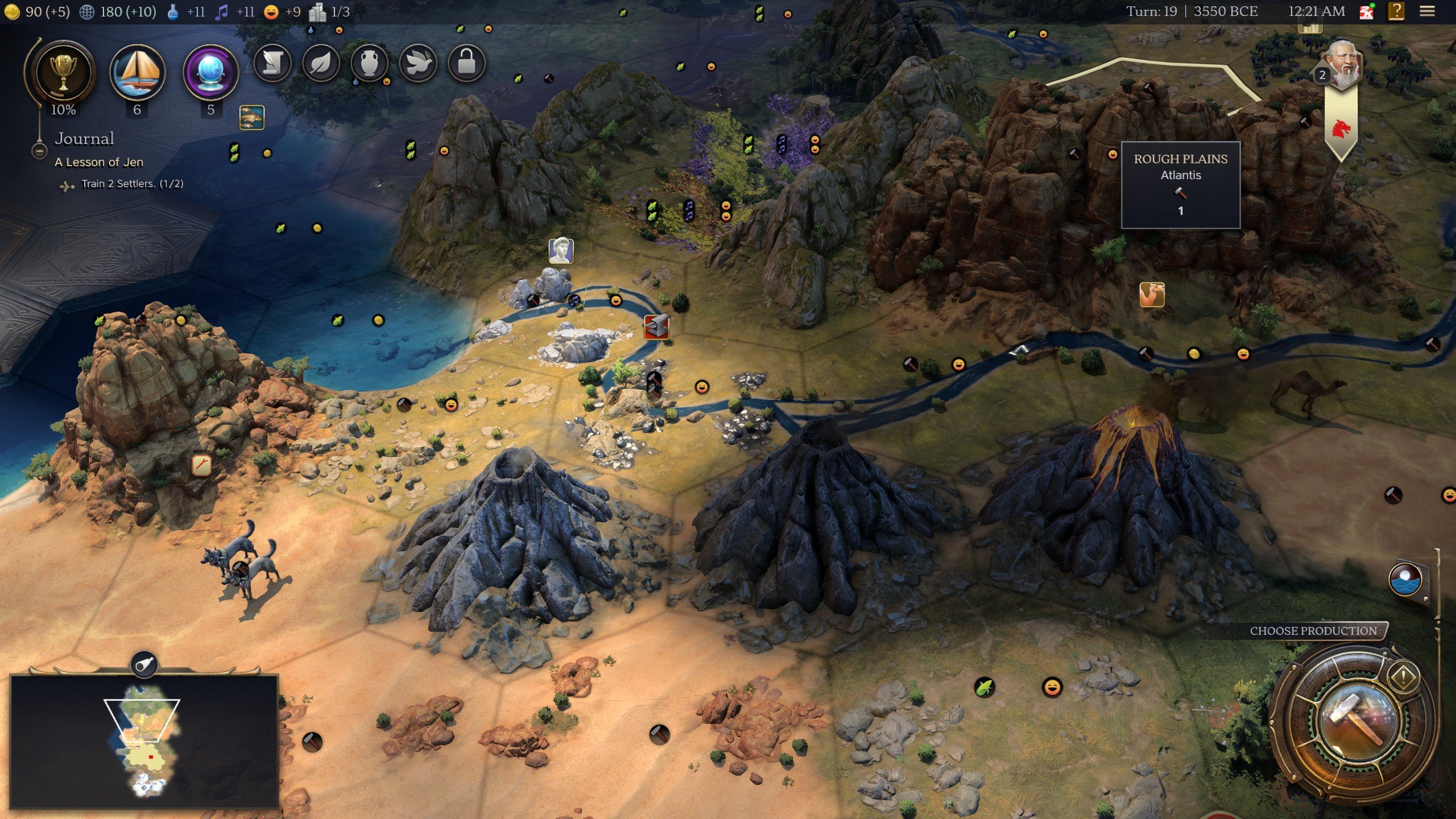Open the victory progress trophy panel

point(63,72)
